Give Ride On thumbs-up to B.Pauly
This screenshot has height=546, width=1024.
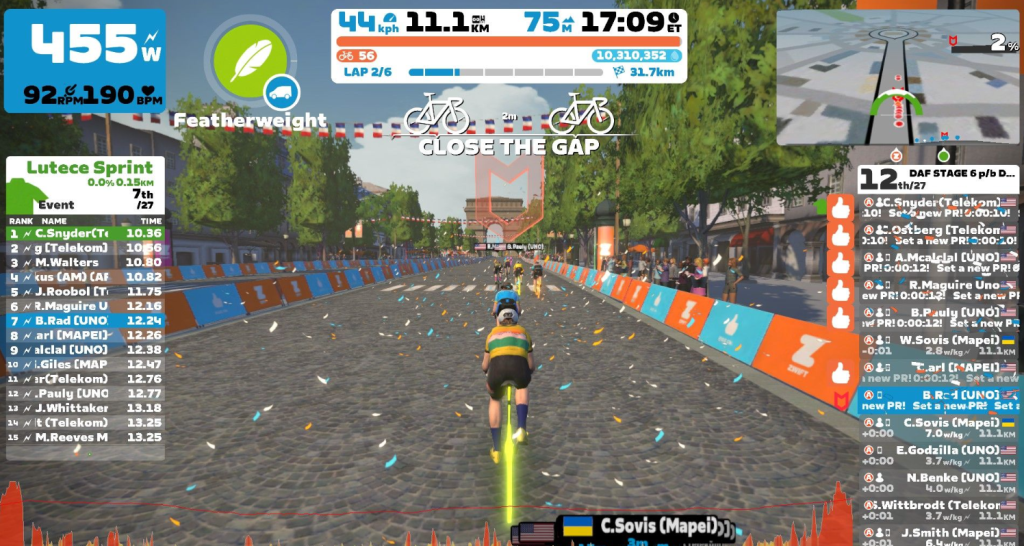[840, 318]
